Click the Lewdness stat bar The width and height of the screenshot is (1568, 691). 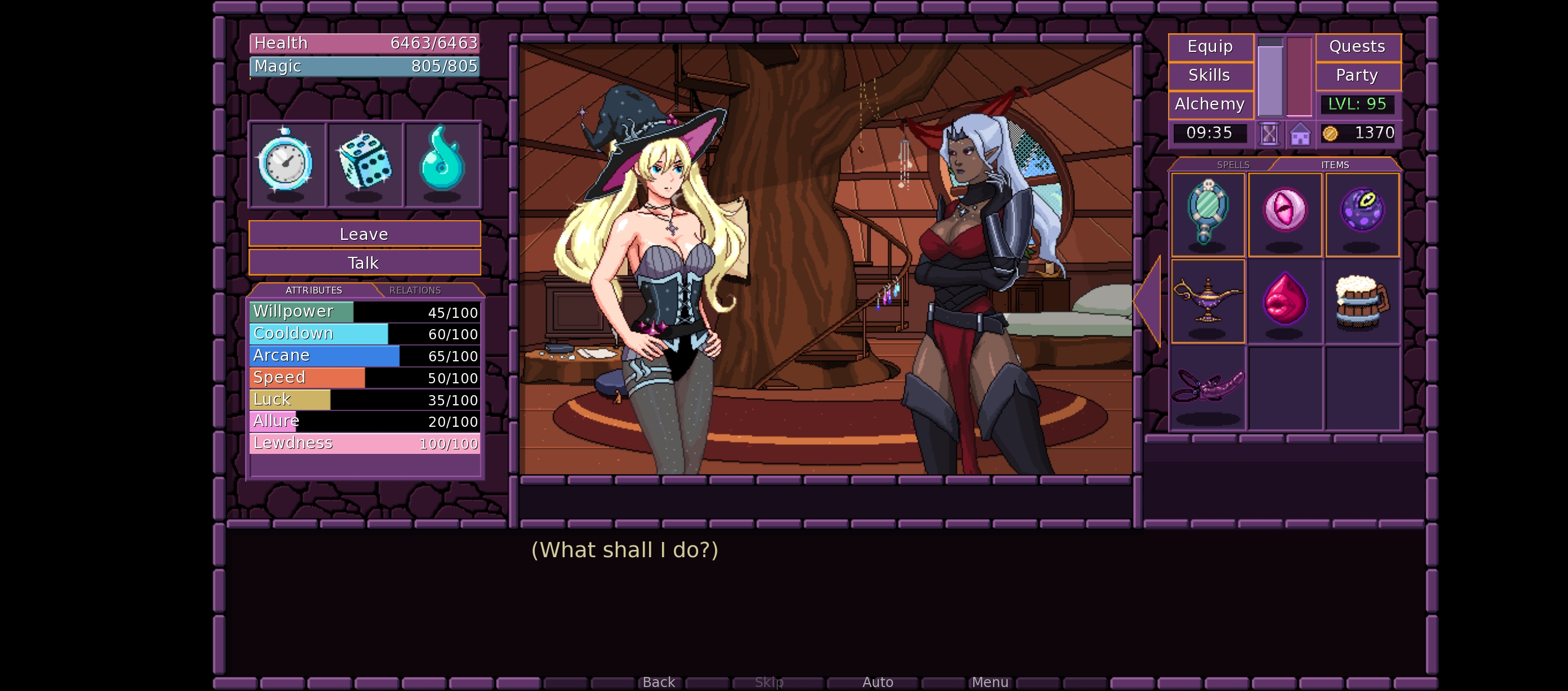click(x=364, y=443)
